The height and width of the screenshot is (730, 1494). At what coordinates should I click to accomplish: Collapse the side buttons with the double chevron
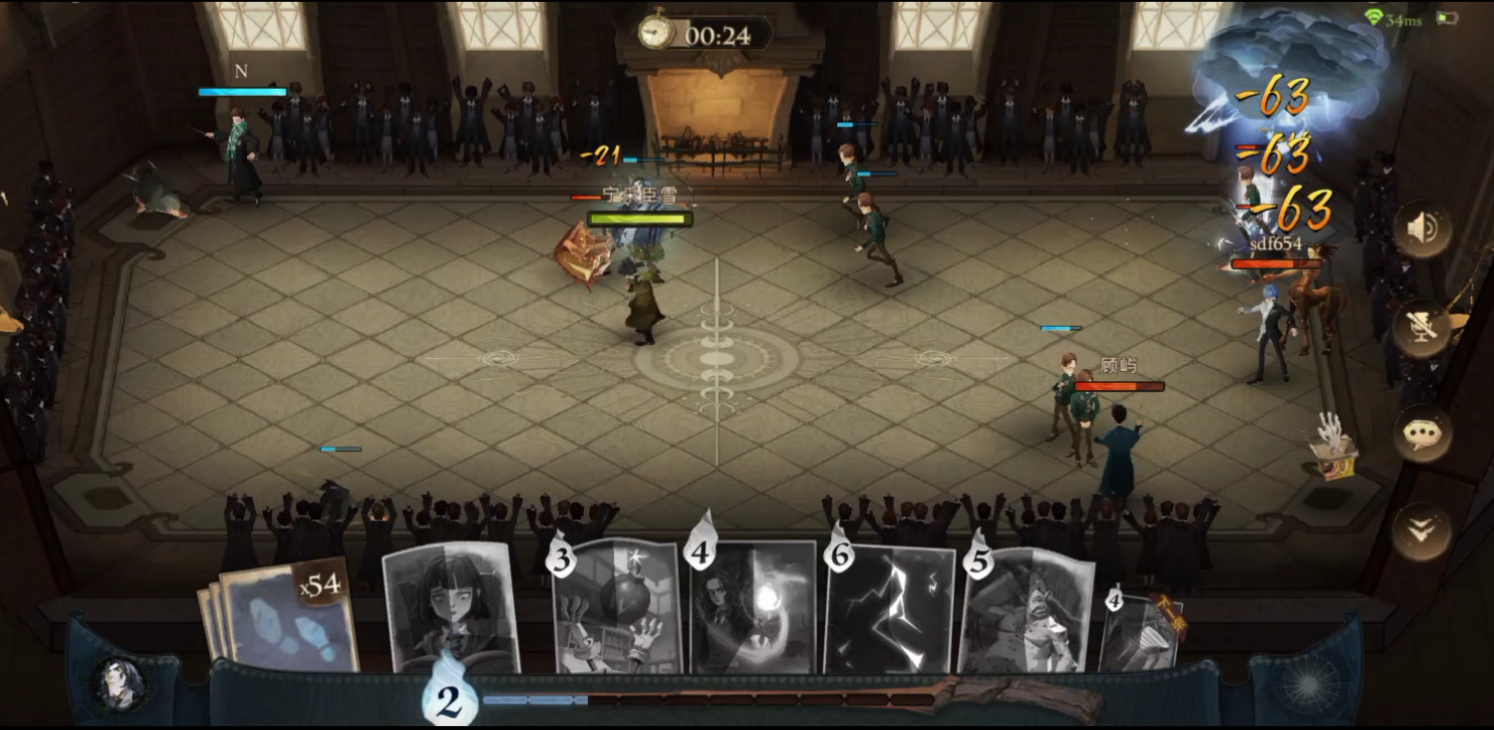pyautogui.click(x=1421, y=531)
